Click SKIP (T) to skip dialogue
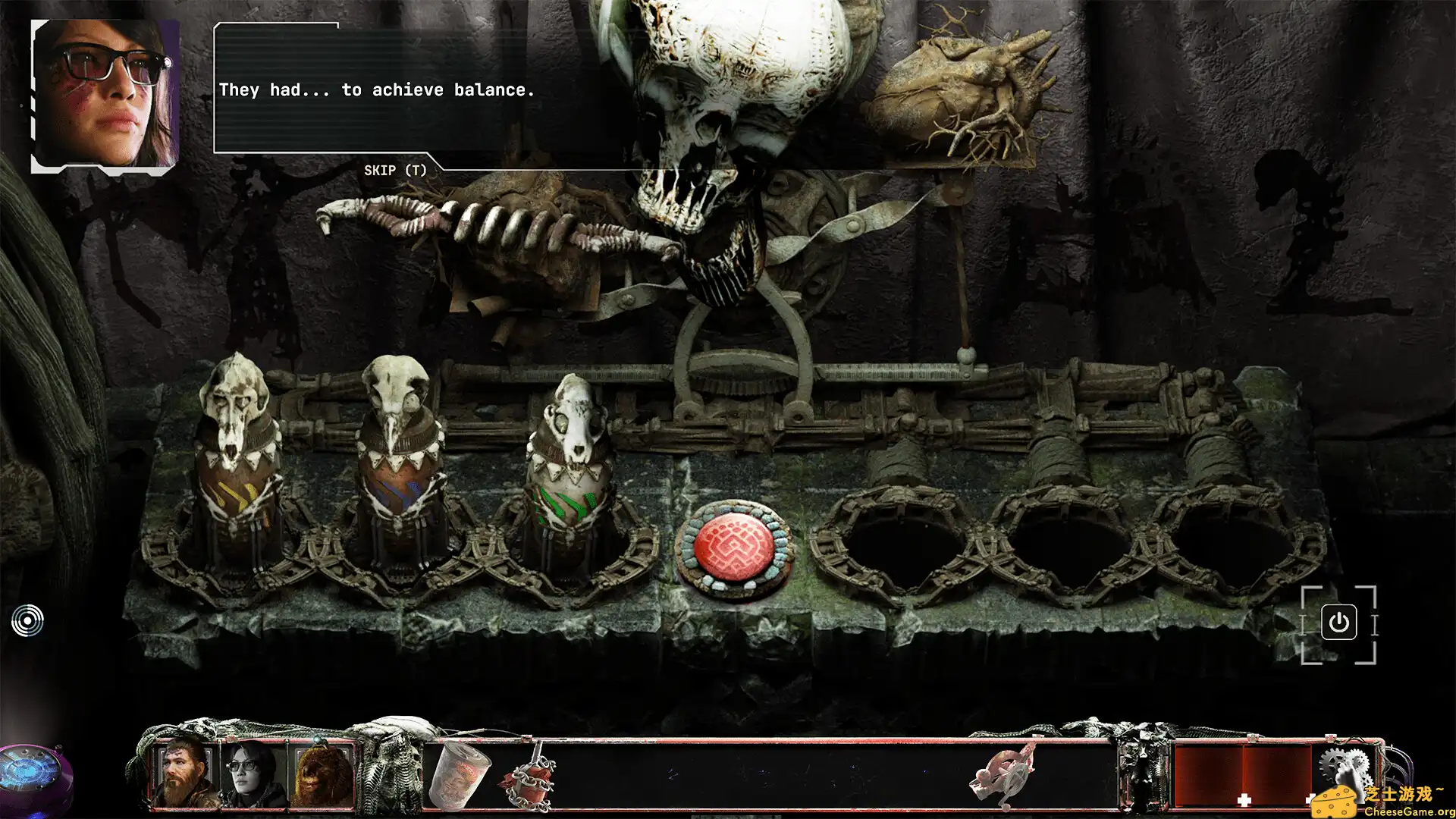 [396, 170]
